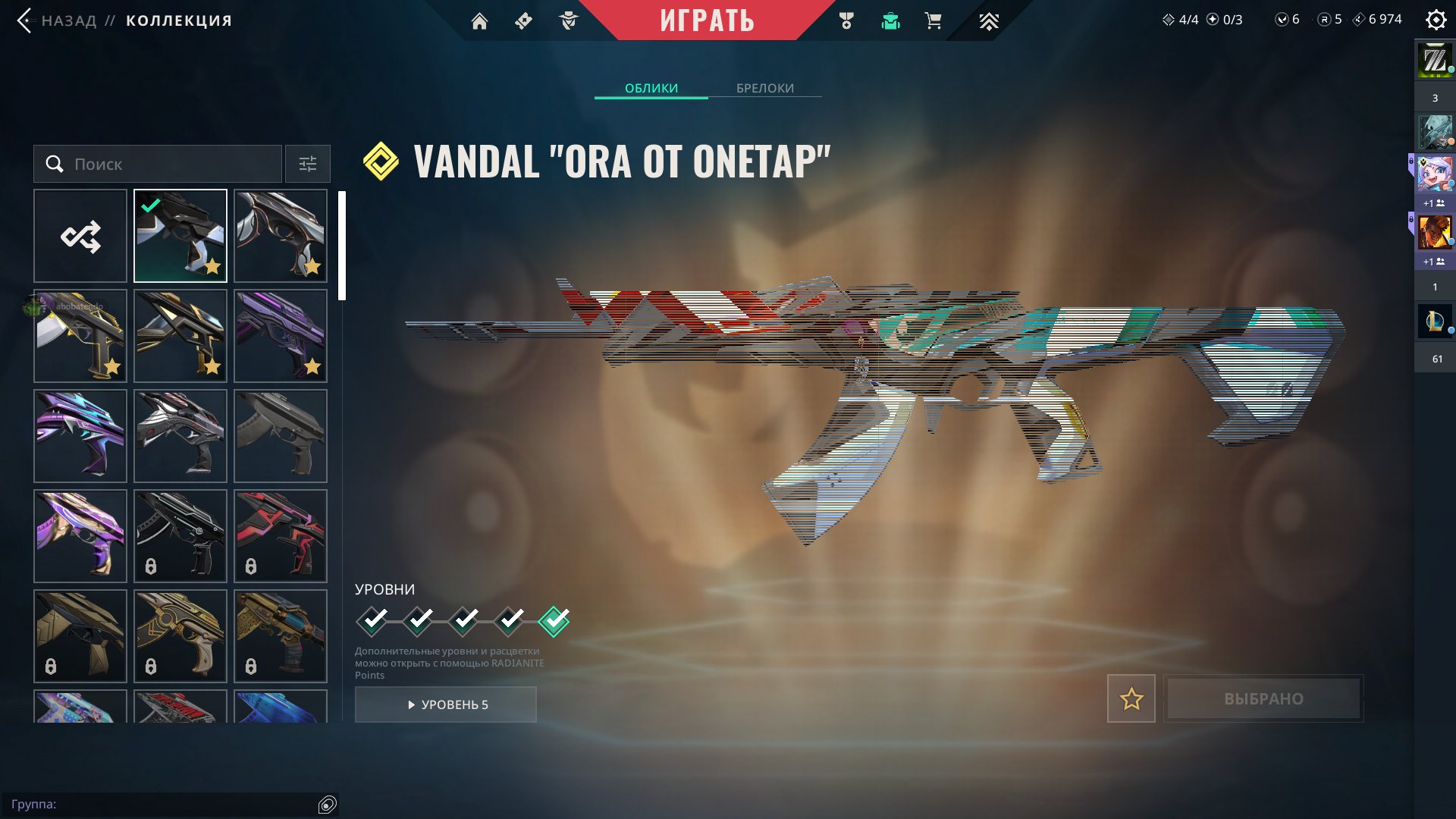Viewport: 1456px width, 819px height.
Task: Open the skin filter options
Action: click(307, 164)
